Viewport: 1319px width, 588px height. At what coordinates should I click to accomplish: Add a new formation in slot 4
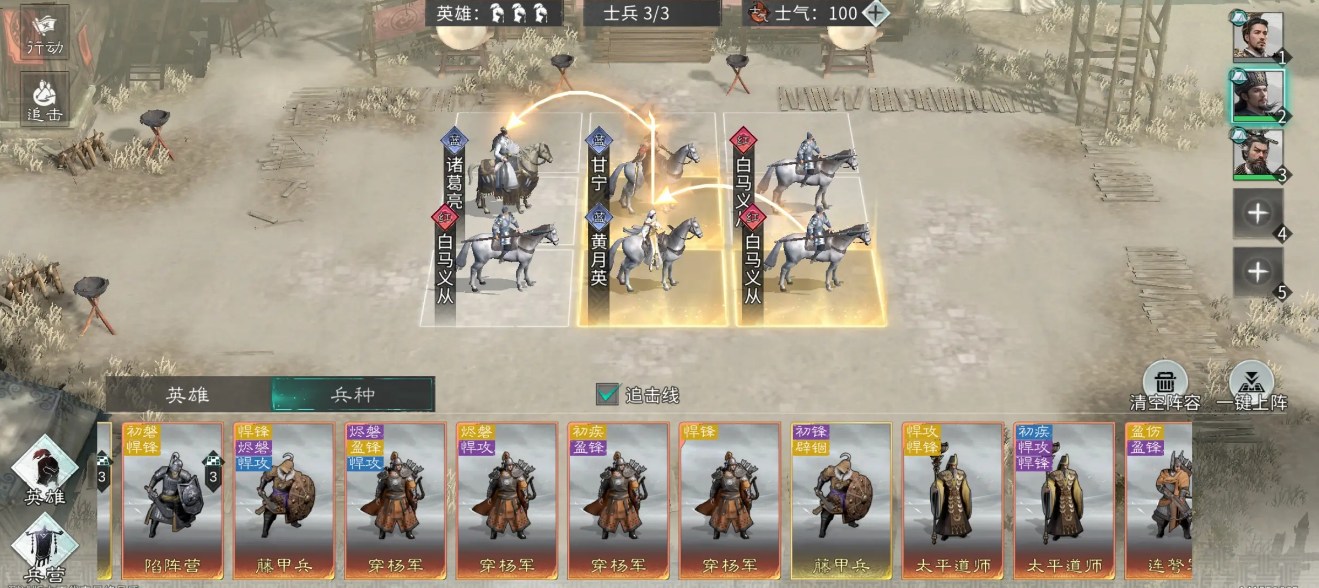click(1257, 213)
